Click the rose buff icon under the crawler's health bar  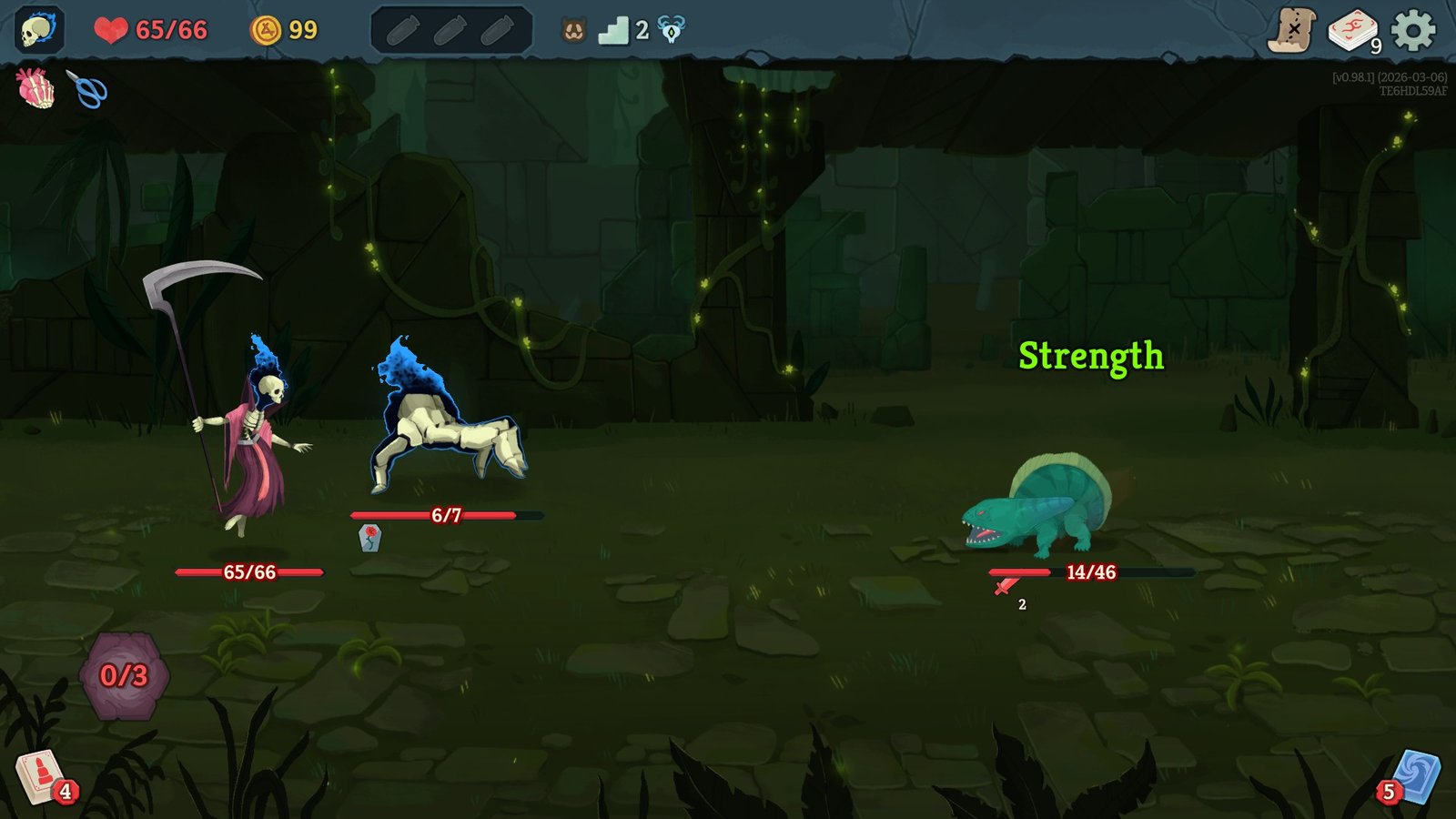click(x=372, y=539)
